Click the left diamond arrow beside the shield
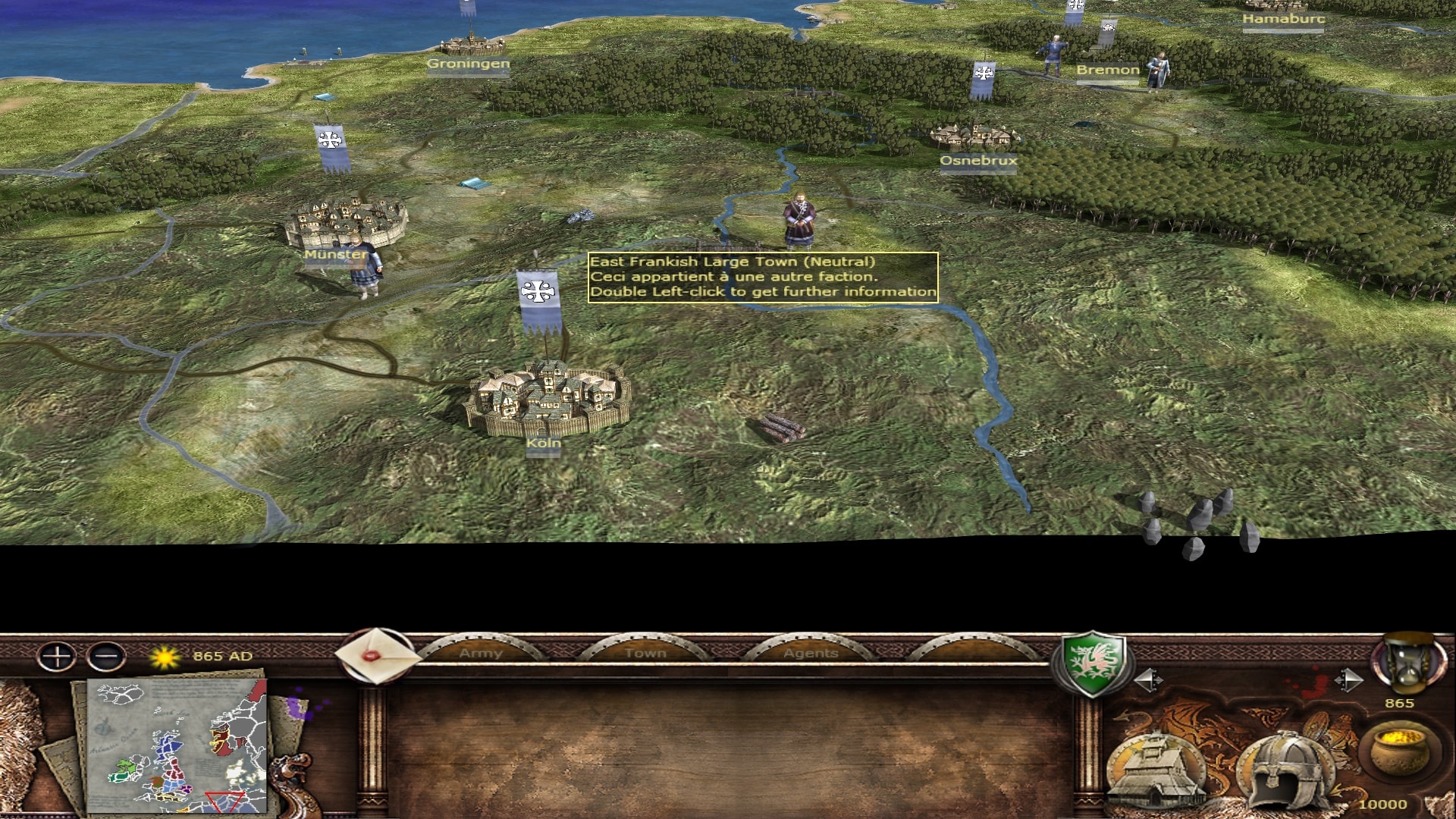 click(x=1148, y=680)
